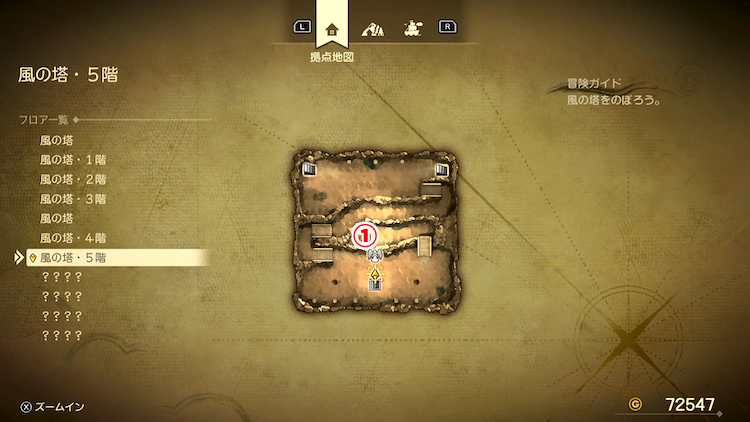Switch to the mountain map tab
This screenshot has height=422, width=750.
point(373,29)
